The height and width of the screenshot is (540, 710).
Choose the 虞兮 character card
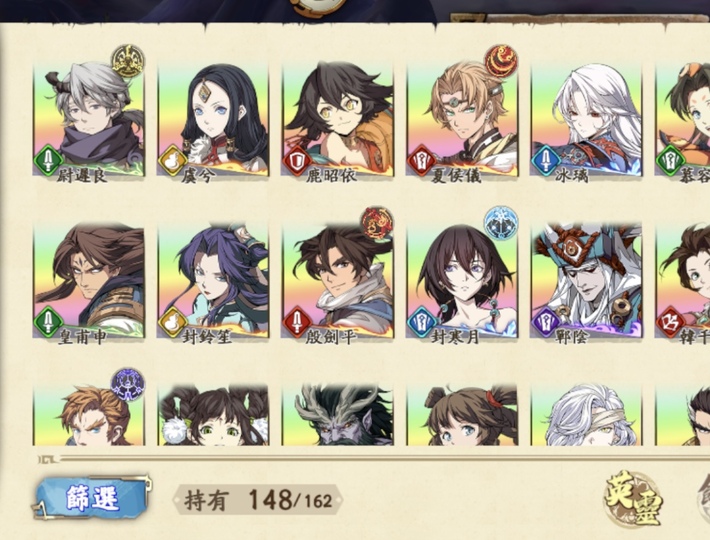coord(213,118)
